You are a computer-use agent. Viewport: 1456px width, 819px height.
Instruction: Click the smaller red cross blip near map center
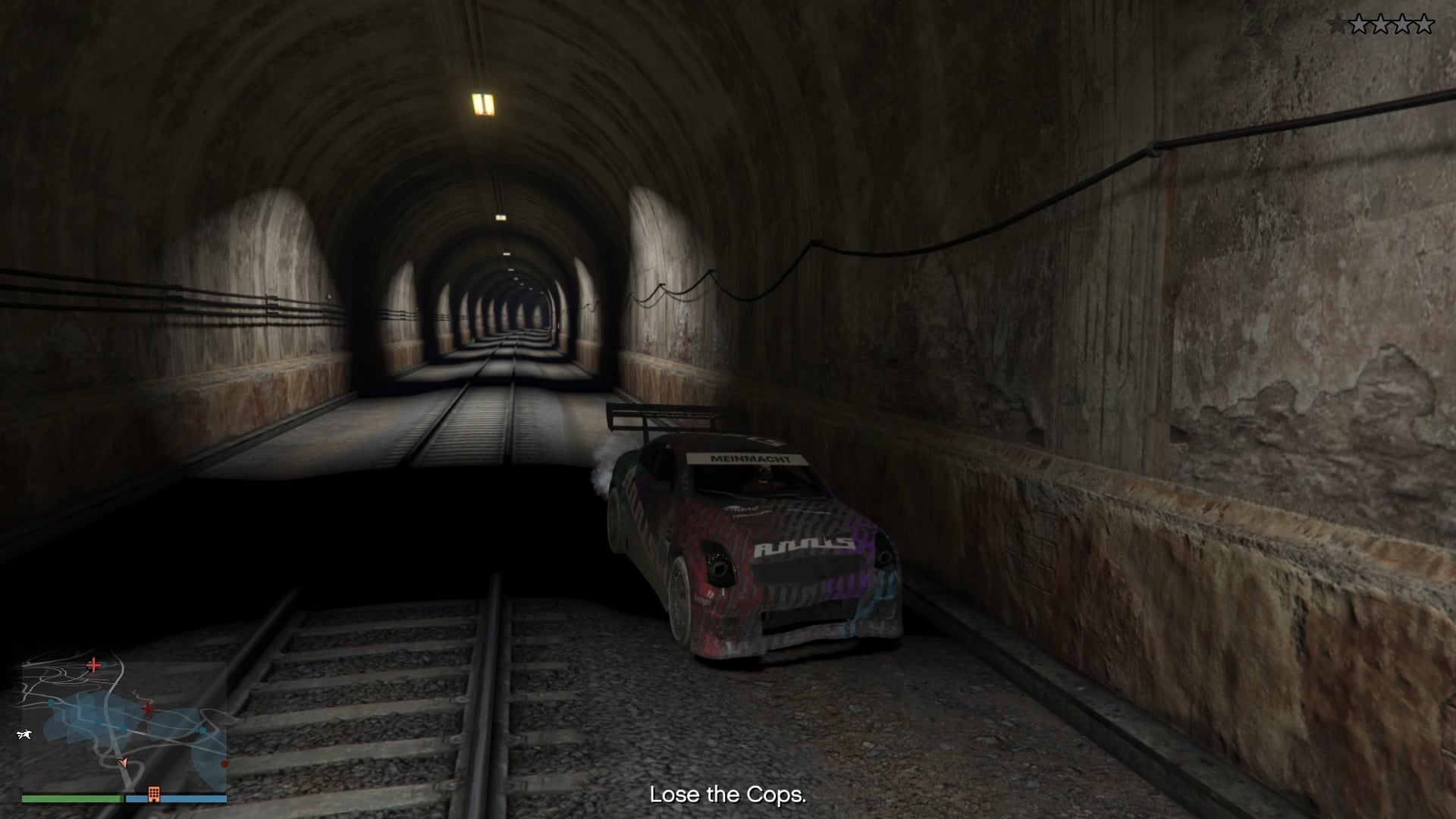click(x=148, y=709)
